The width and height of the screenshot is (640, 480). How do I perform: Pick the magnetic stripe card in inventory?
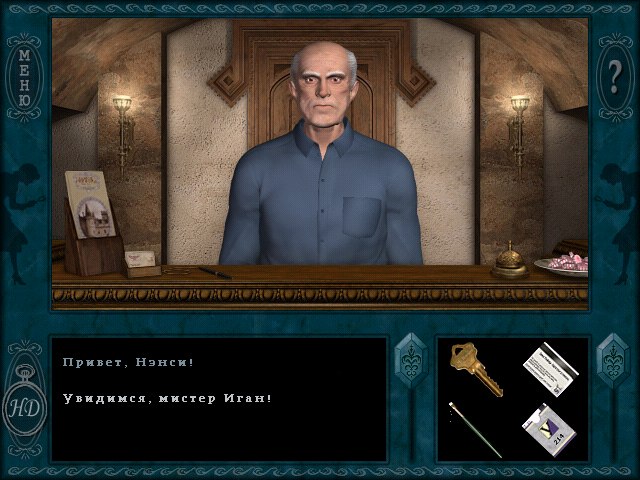(x=550, y=369)
